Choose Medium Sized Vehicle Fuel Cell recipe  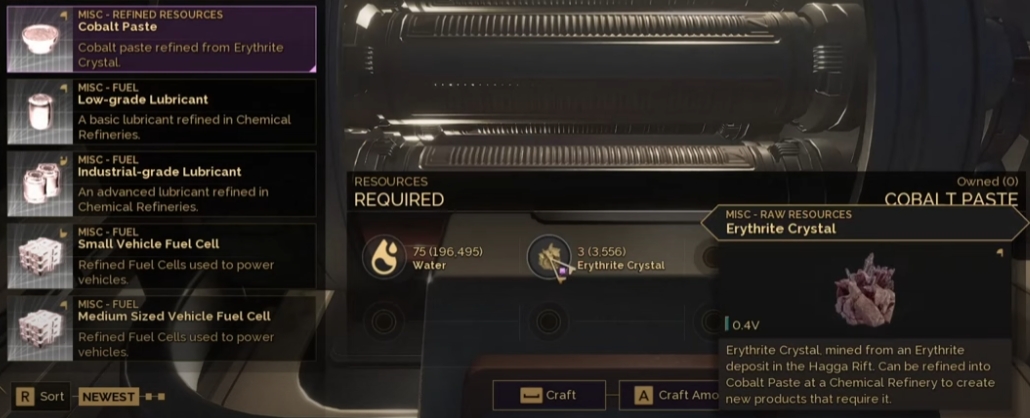click(162, 327)
